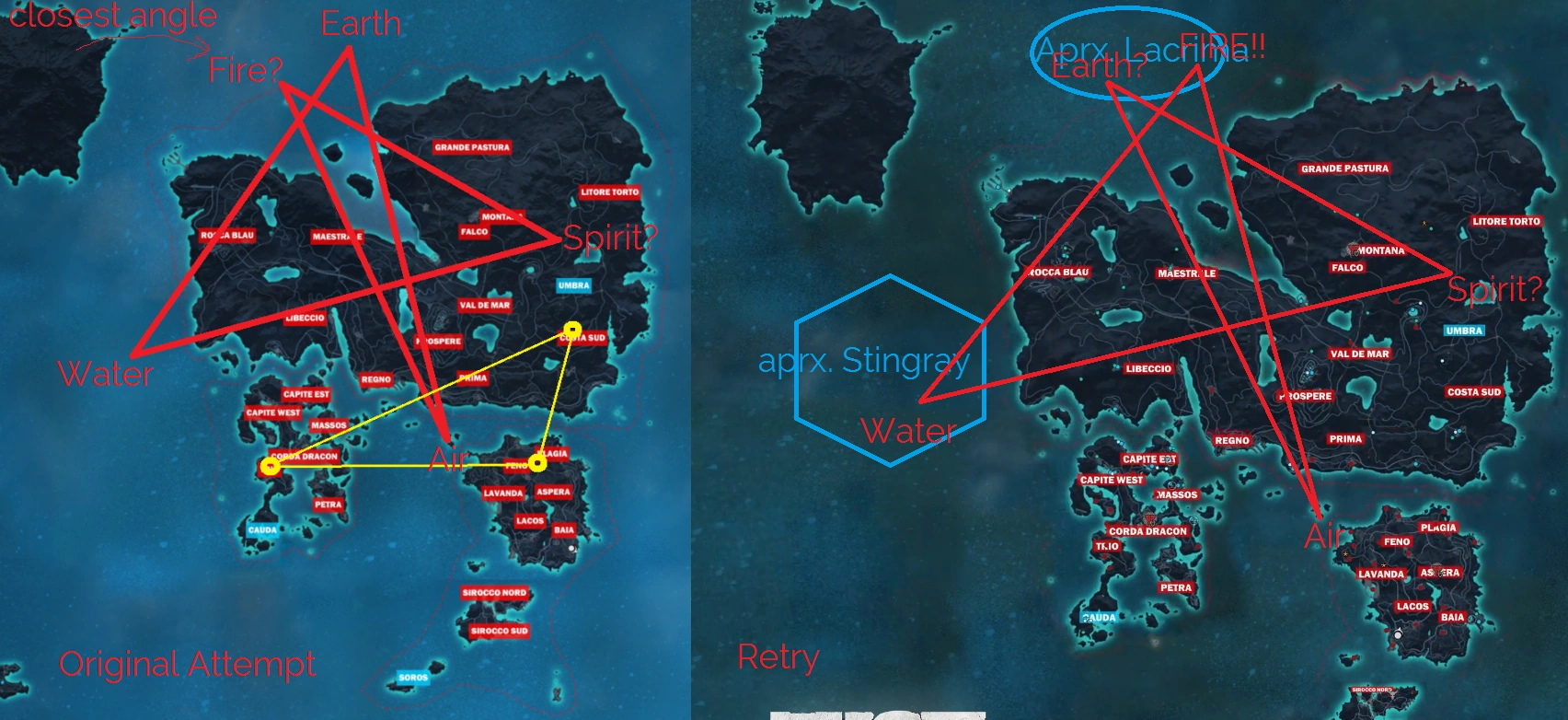This screenshot has height=720, width=1568.
Task: Click the CORDA DRACON region marker
Action: tap(305, 455)
